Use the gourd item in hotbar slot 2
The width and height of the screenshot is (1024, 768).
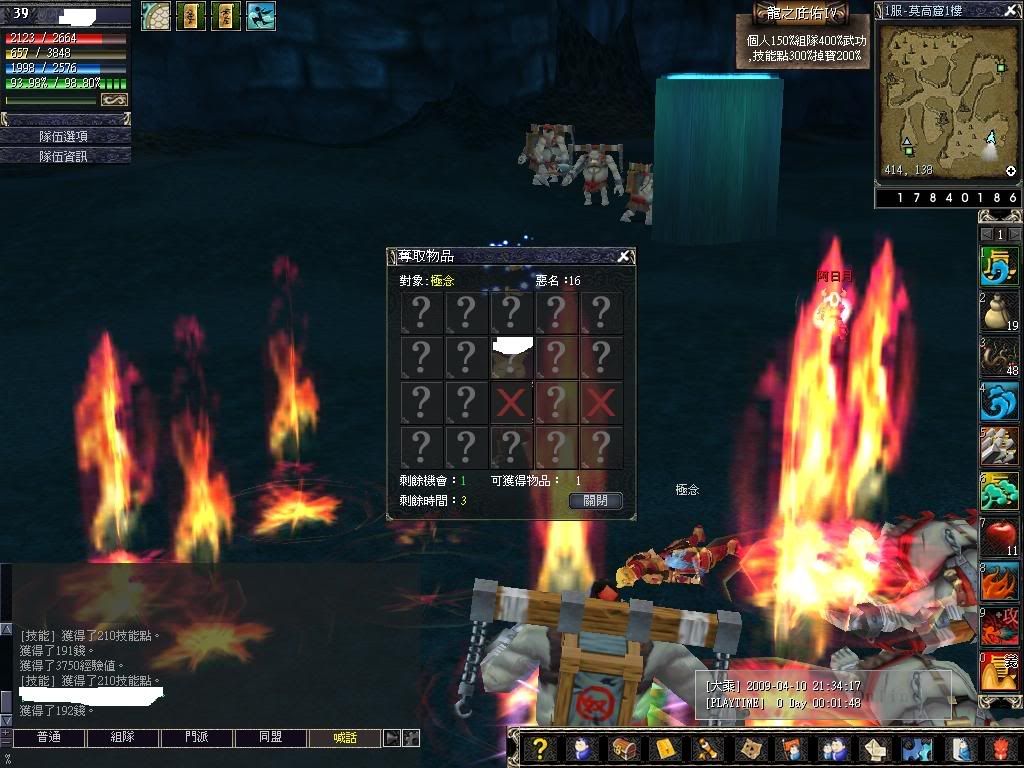[999, 313]
